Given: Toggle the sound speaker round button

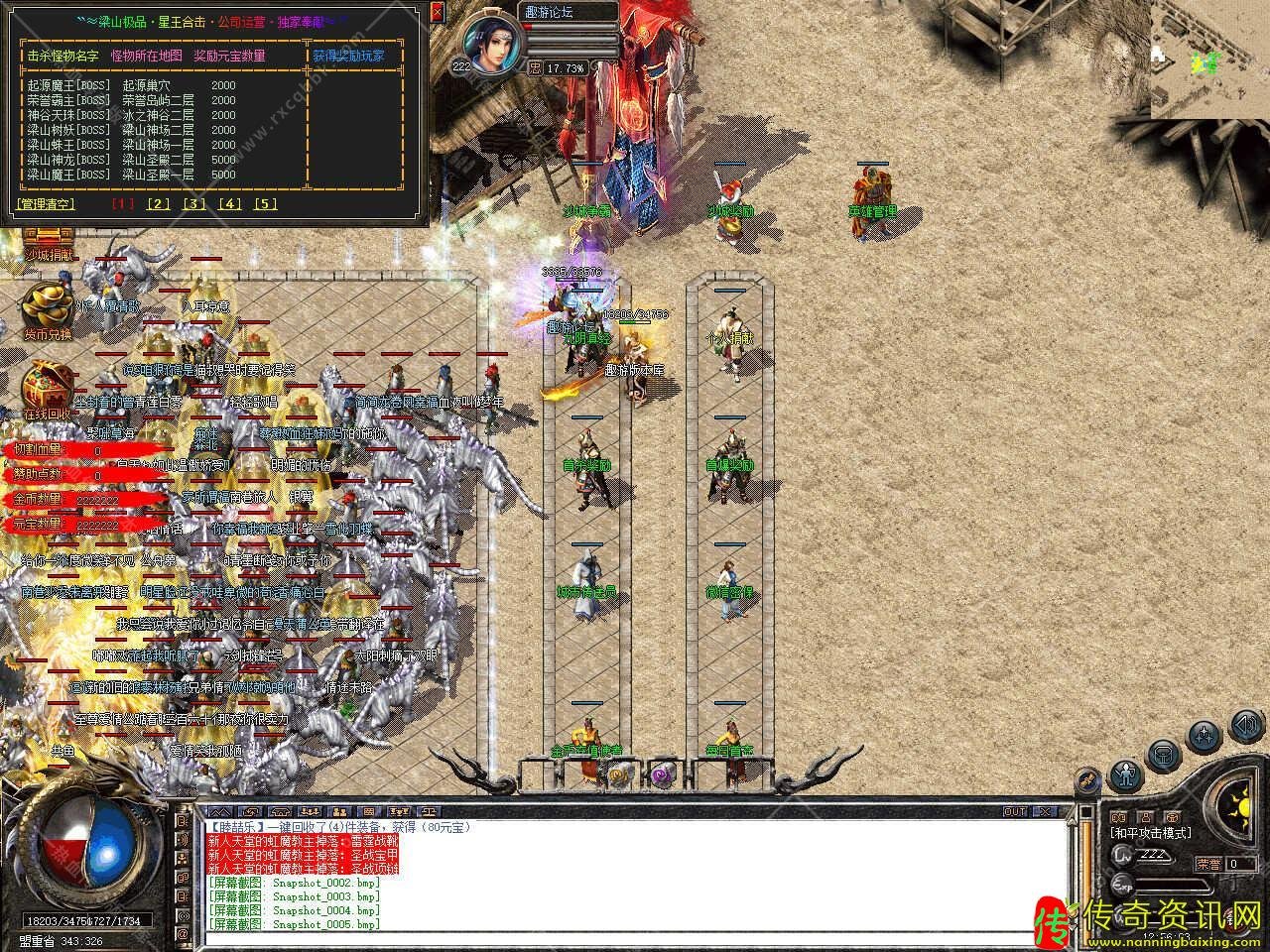Looking at the screenshot, I should tap(1244, 726).
